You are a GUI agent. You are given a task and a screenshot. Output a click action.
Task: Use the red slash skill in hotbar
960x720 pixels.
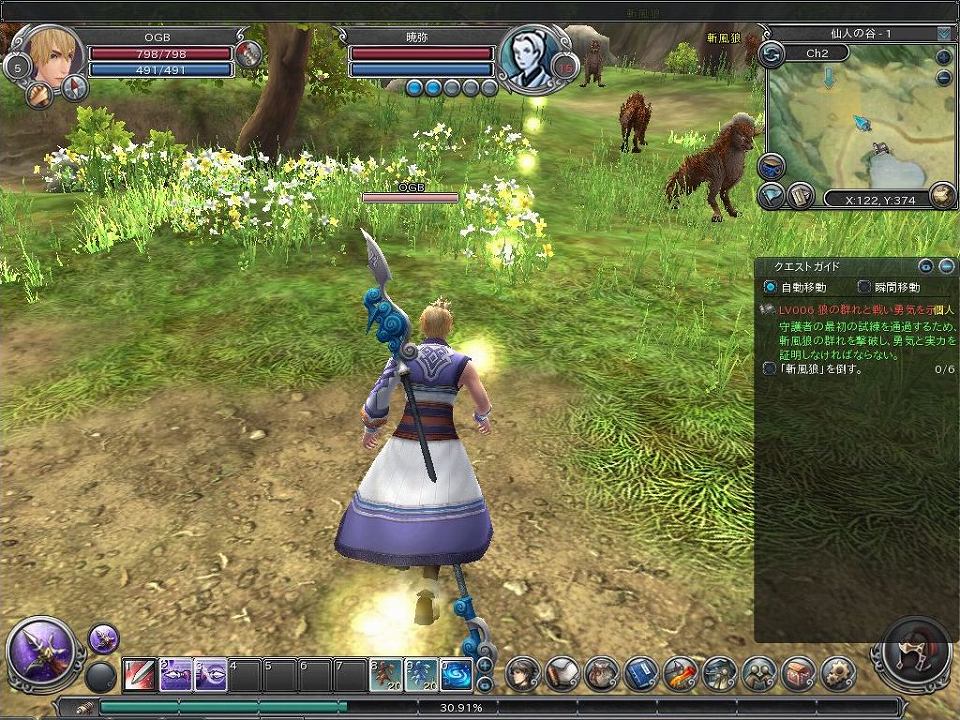(x=139, y=675)
